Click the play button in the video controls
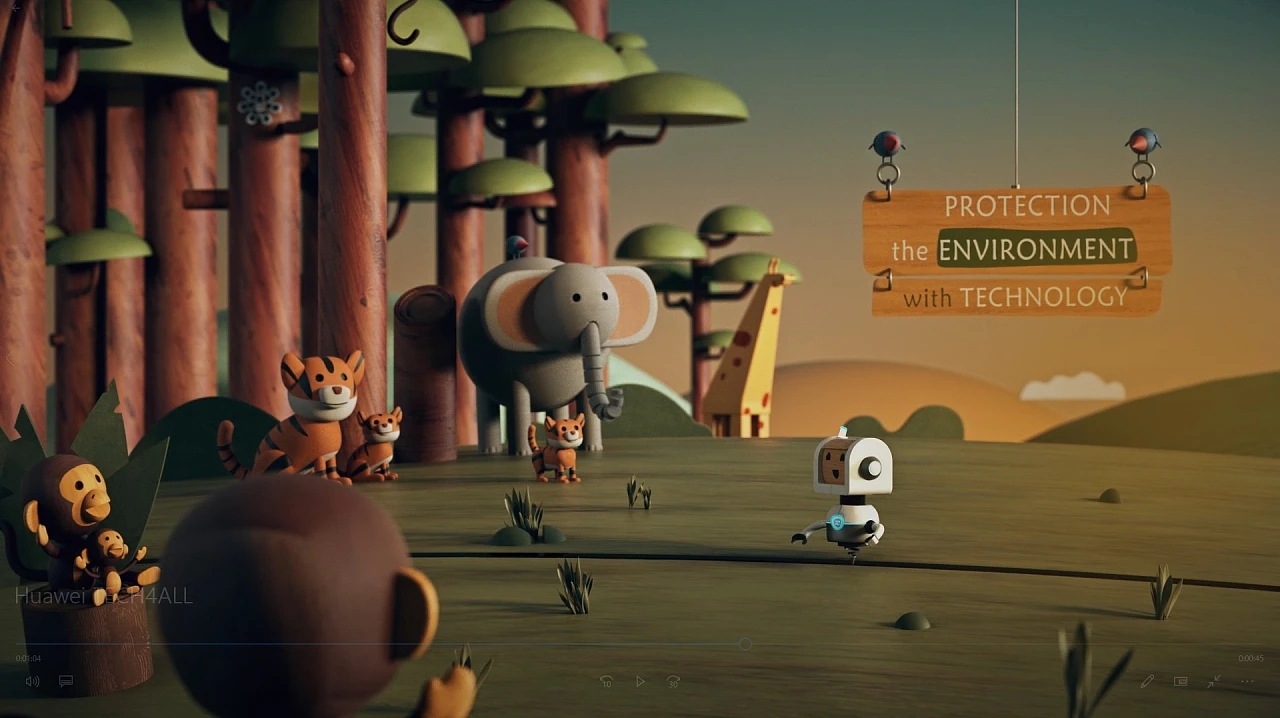The height and width of the screenshot is (718, 1280). point(640,681)
